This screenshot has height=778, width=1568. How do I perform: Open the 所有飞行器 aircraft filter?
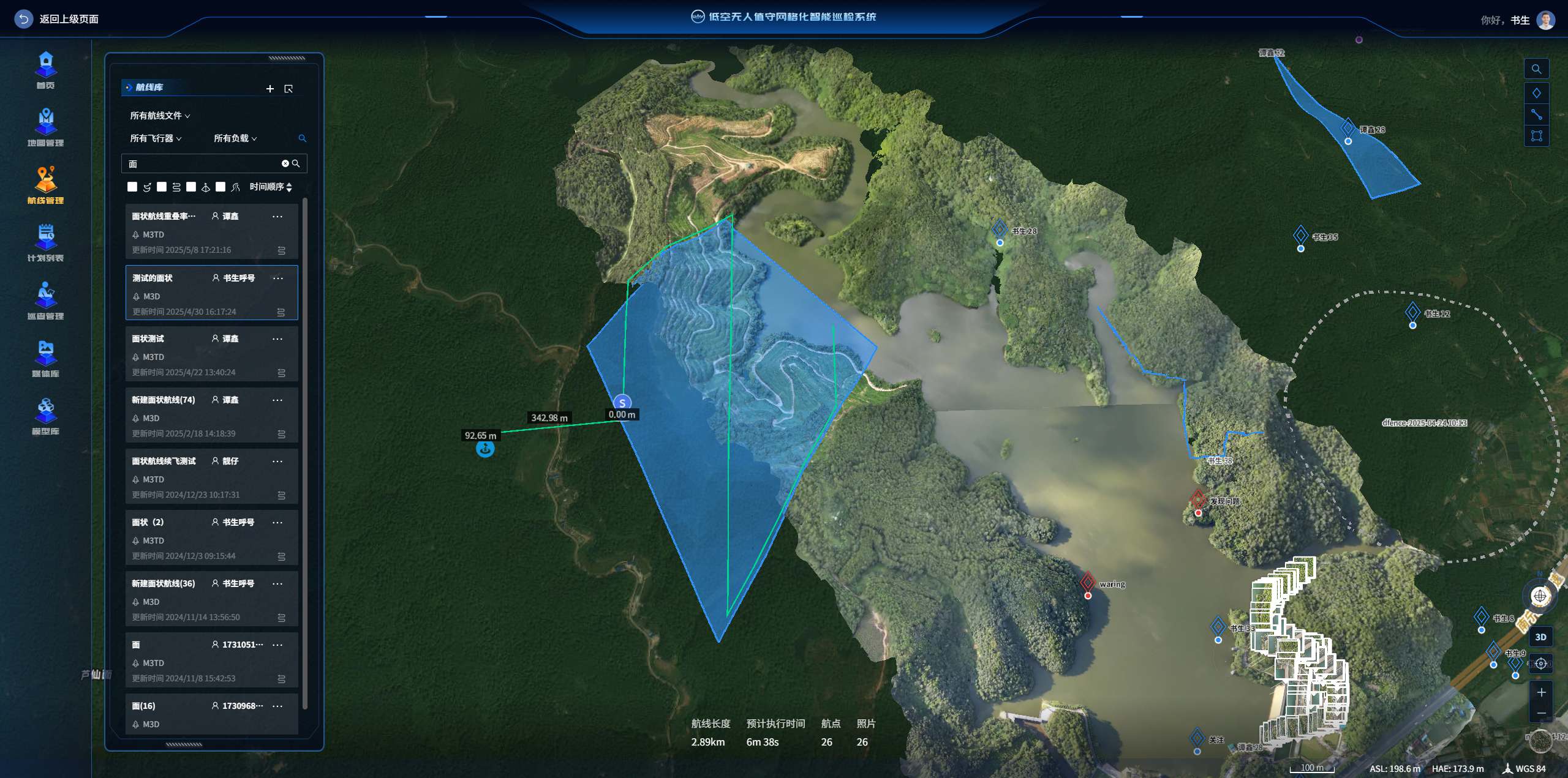pyautogui.click(x=156, y=138)
